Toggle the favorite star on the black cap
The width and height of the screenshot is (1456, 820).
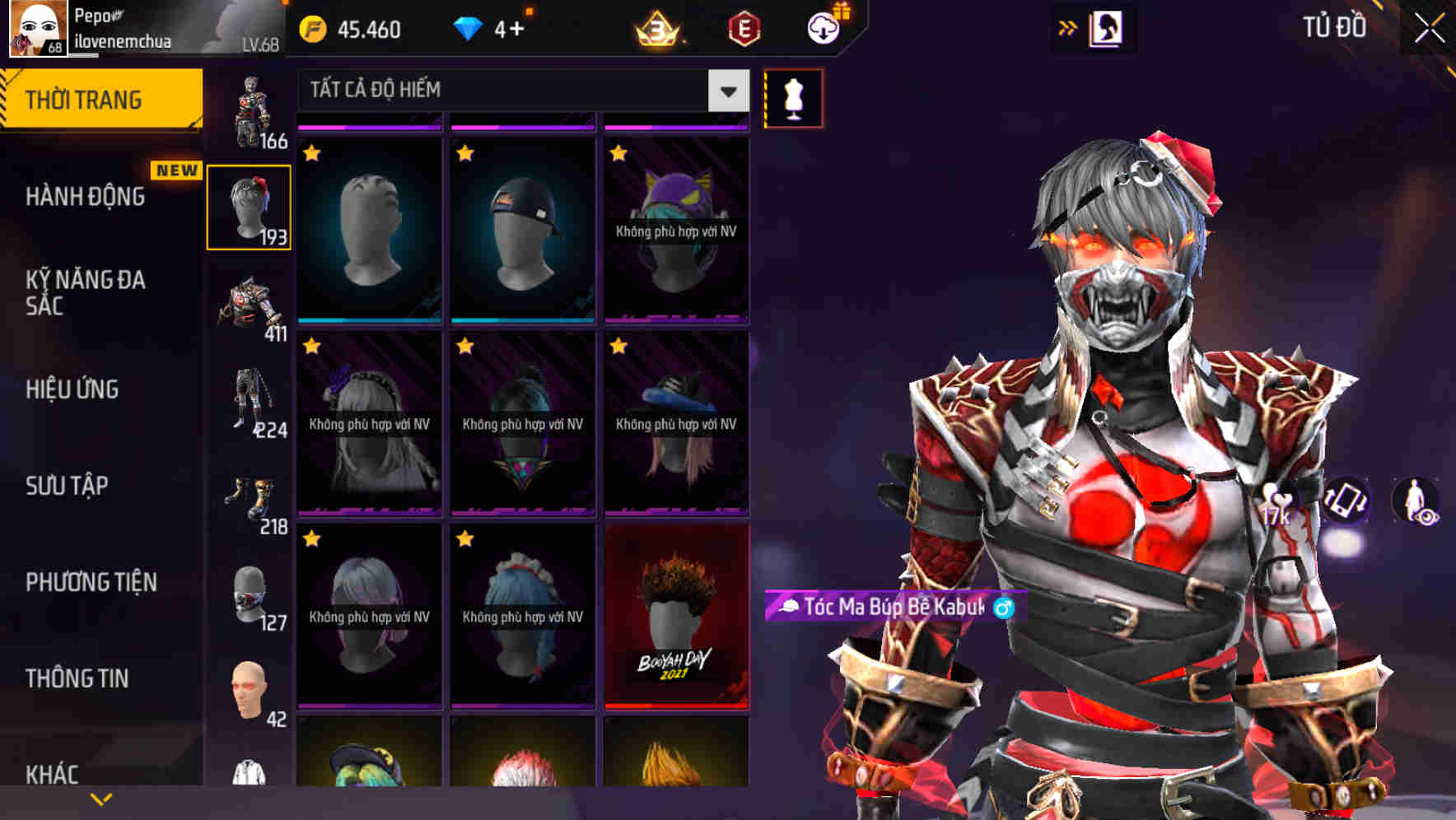click(x=464, y=152)
